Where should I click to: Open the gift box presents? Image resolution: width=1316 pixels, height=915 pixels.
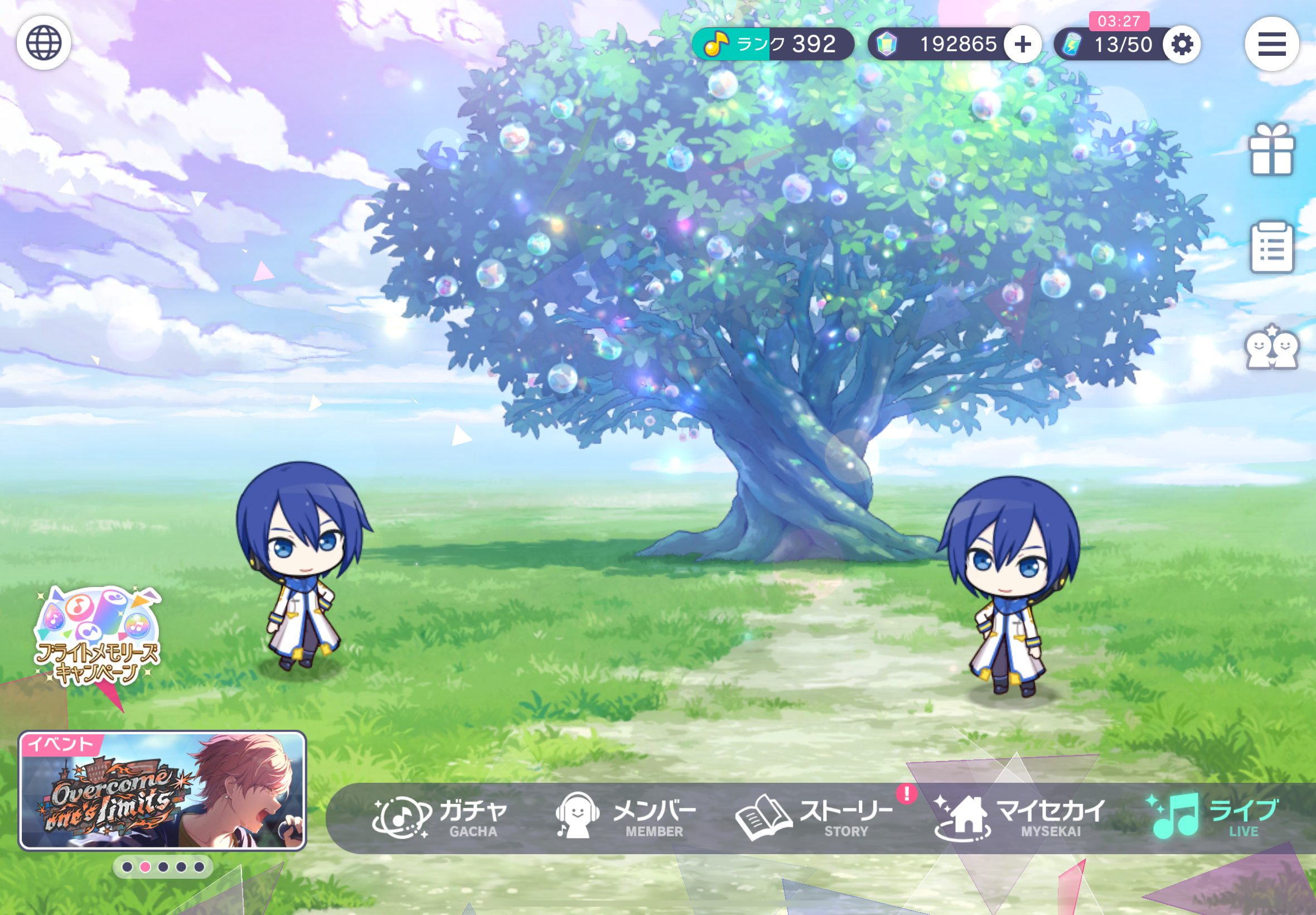[x=1271, y=150]
